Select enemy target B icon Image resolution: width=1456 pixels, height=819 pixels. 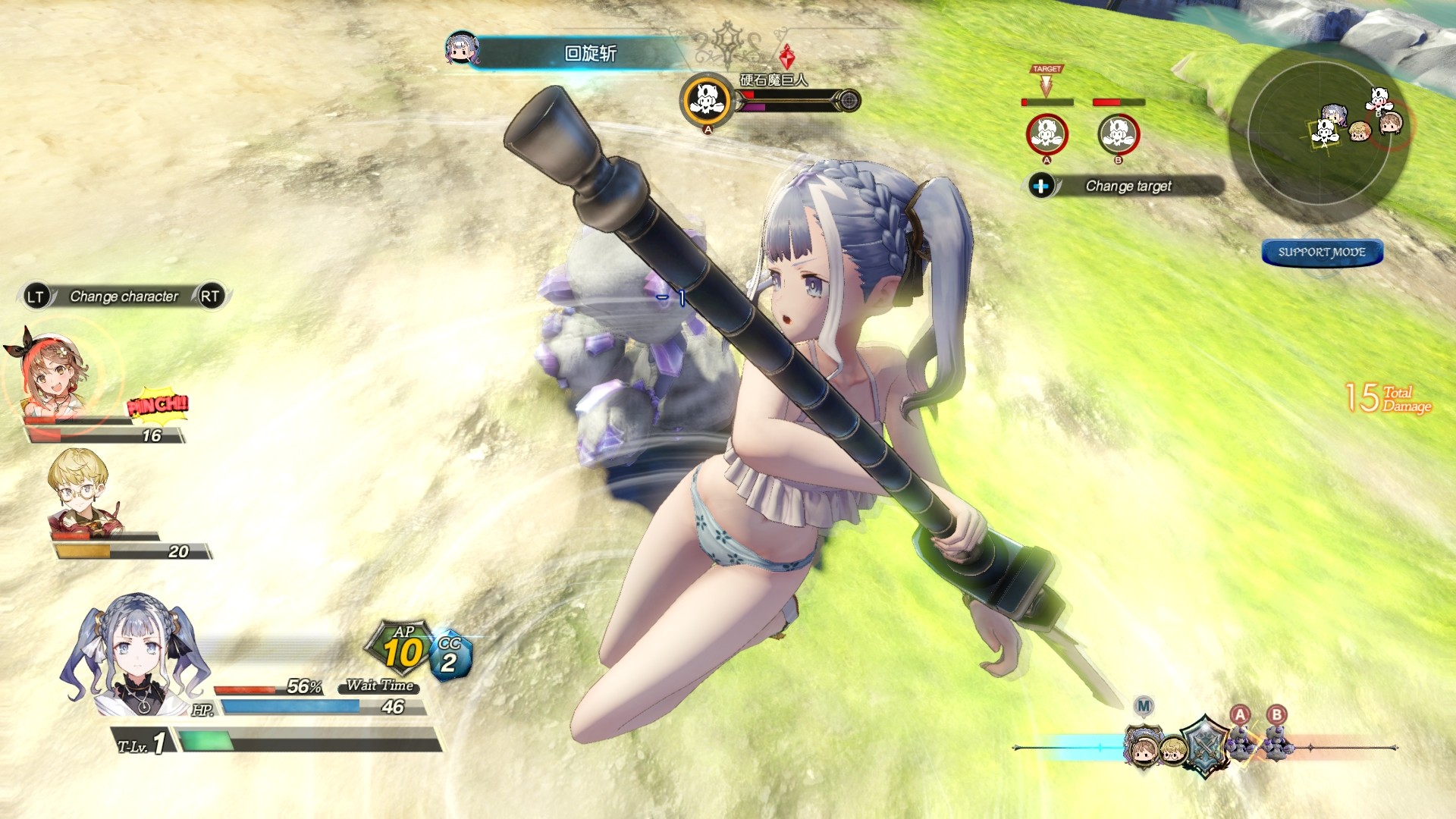pyautogui.click(x=1119, y=134)
